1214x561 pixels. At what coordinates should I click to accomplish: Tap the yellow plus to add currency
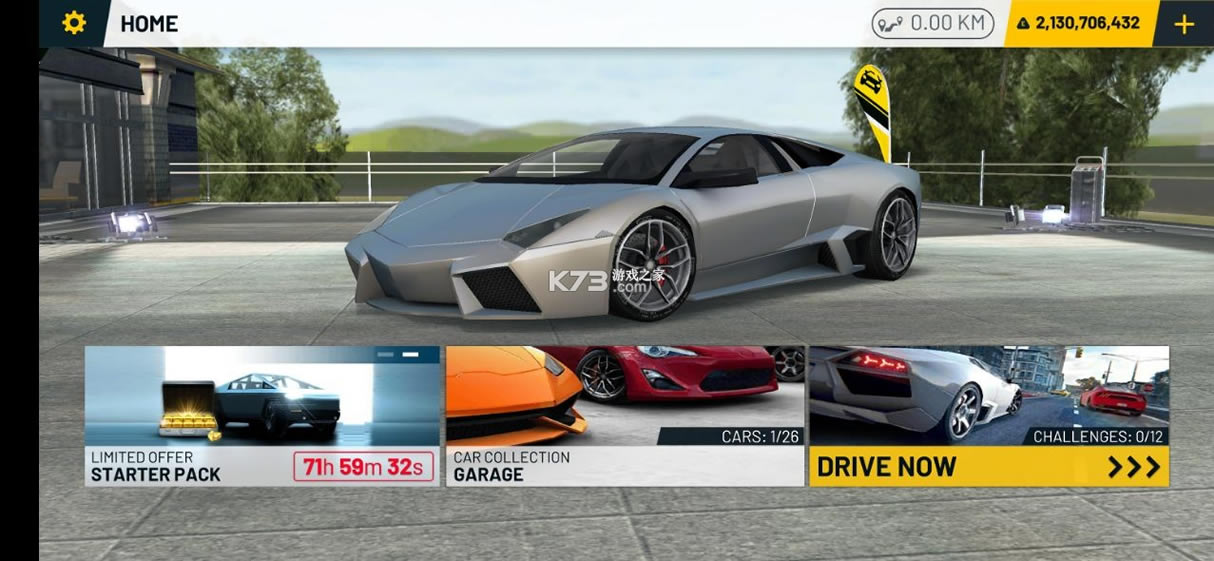pos(1184,24)
